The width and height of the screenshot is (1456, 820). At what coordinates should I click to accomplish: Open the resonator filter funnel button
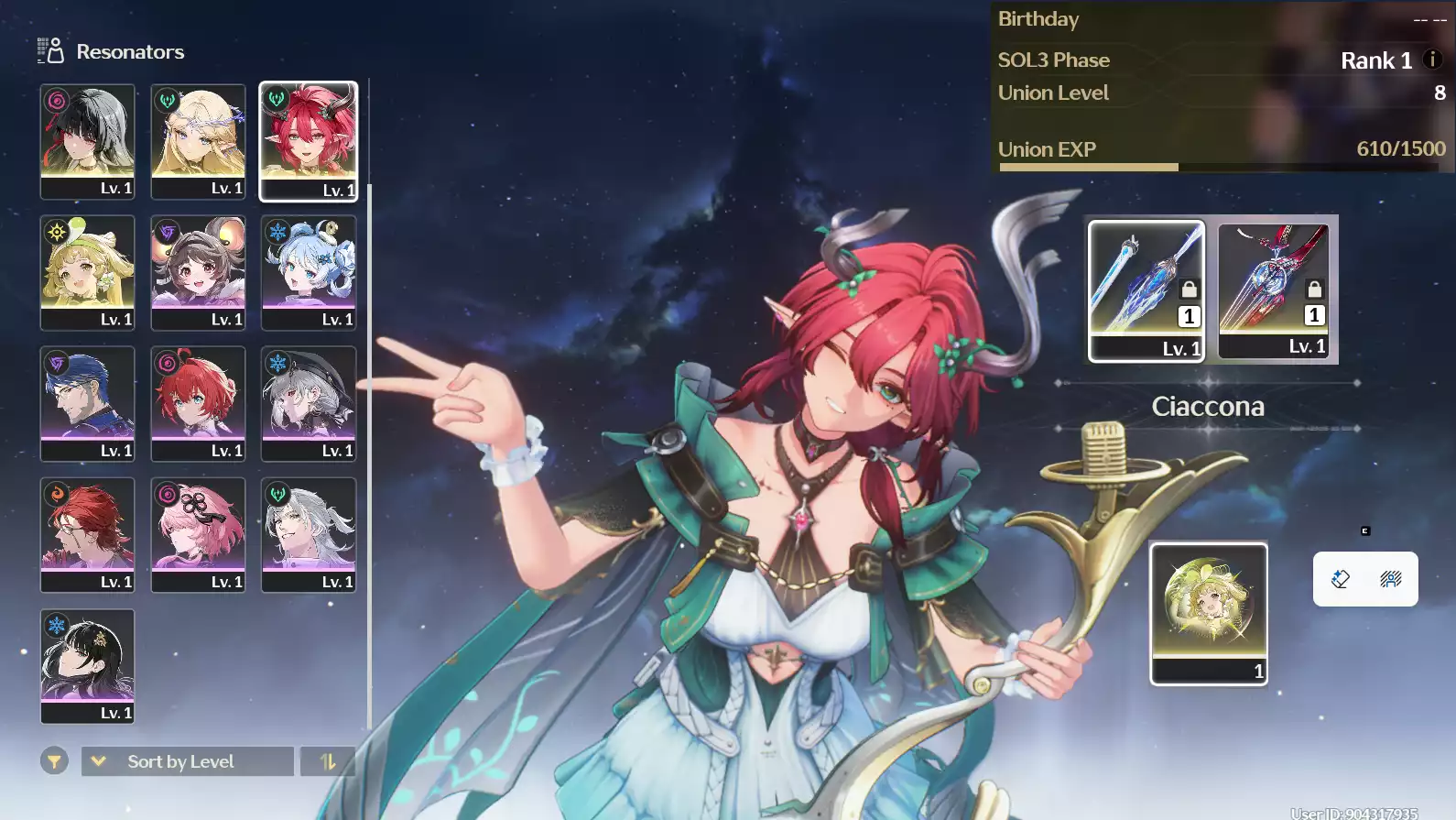tap(54, 761)
